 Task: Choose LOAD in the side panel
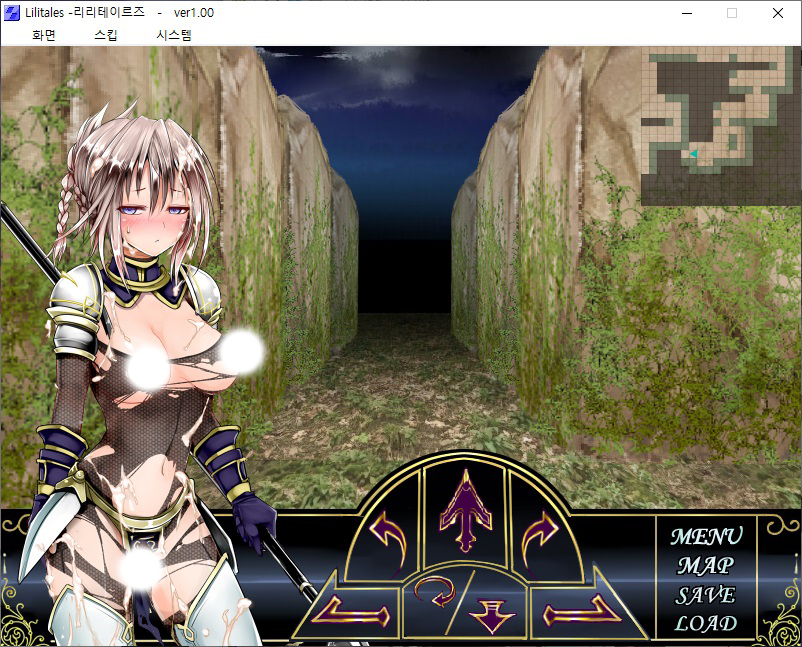(706, 624)
